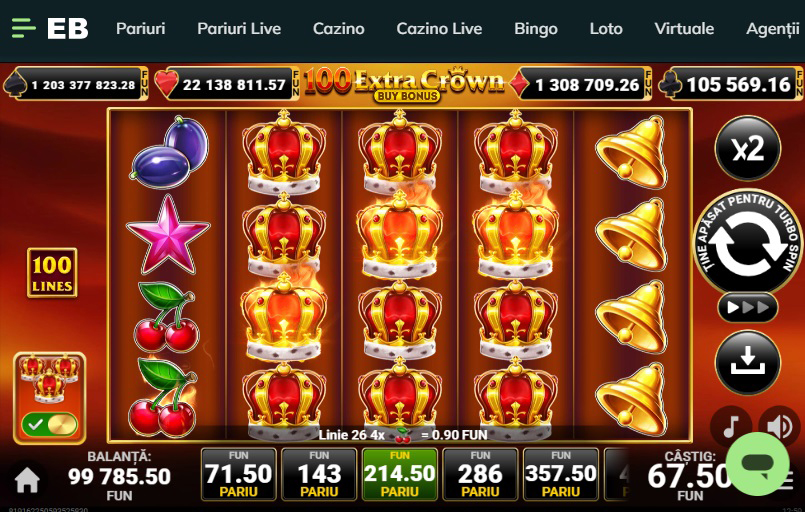
Task: Open the 100 Lines paytable button
Action: point(52,273)
